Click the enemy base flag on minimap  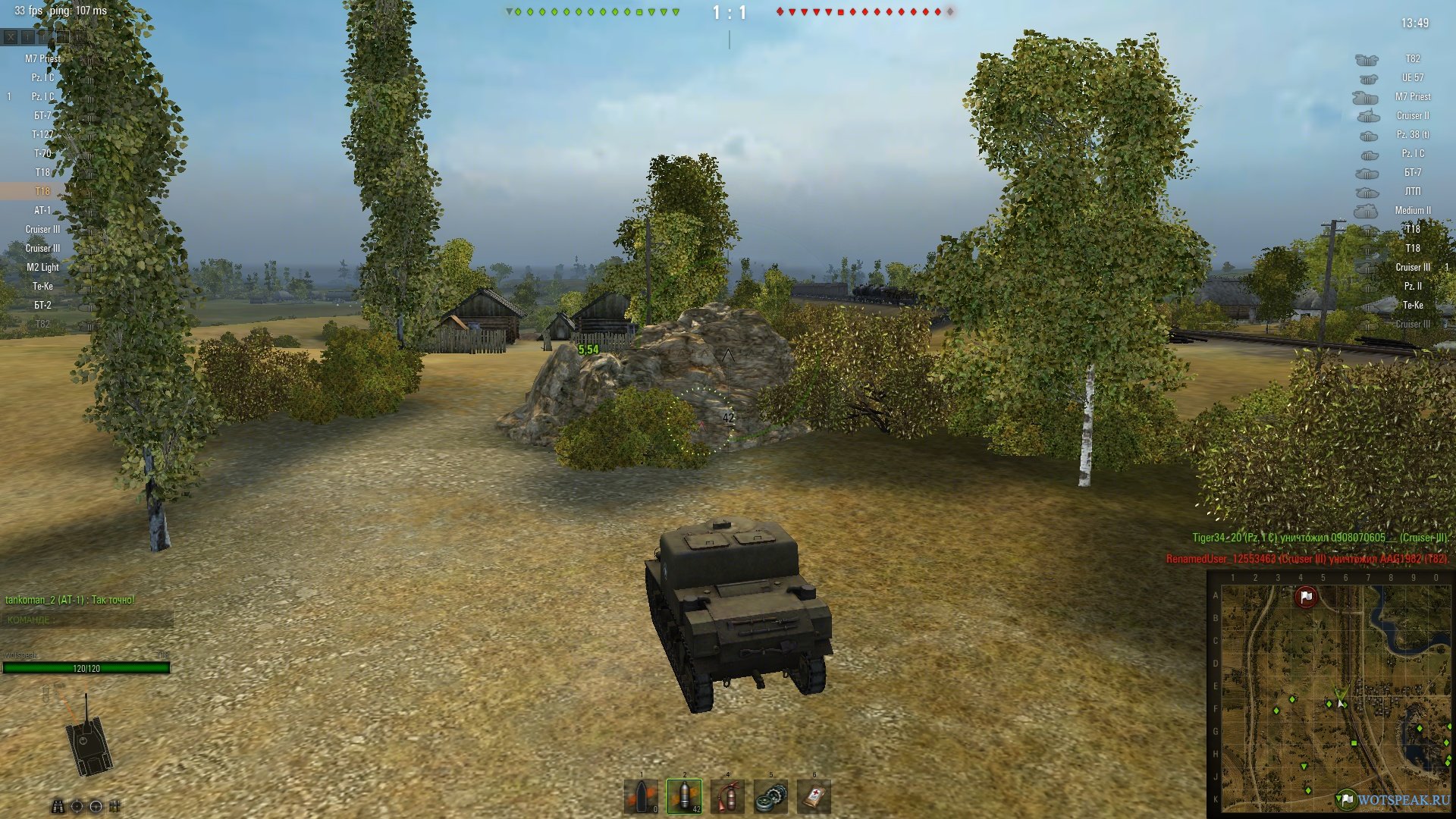tap(1306, 598)
